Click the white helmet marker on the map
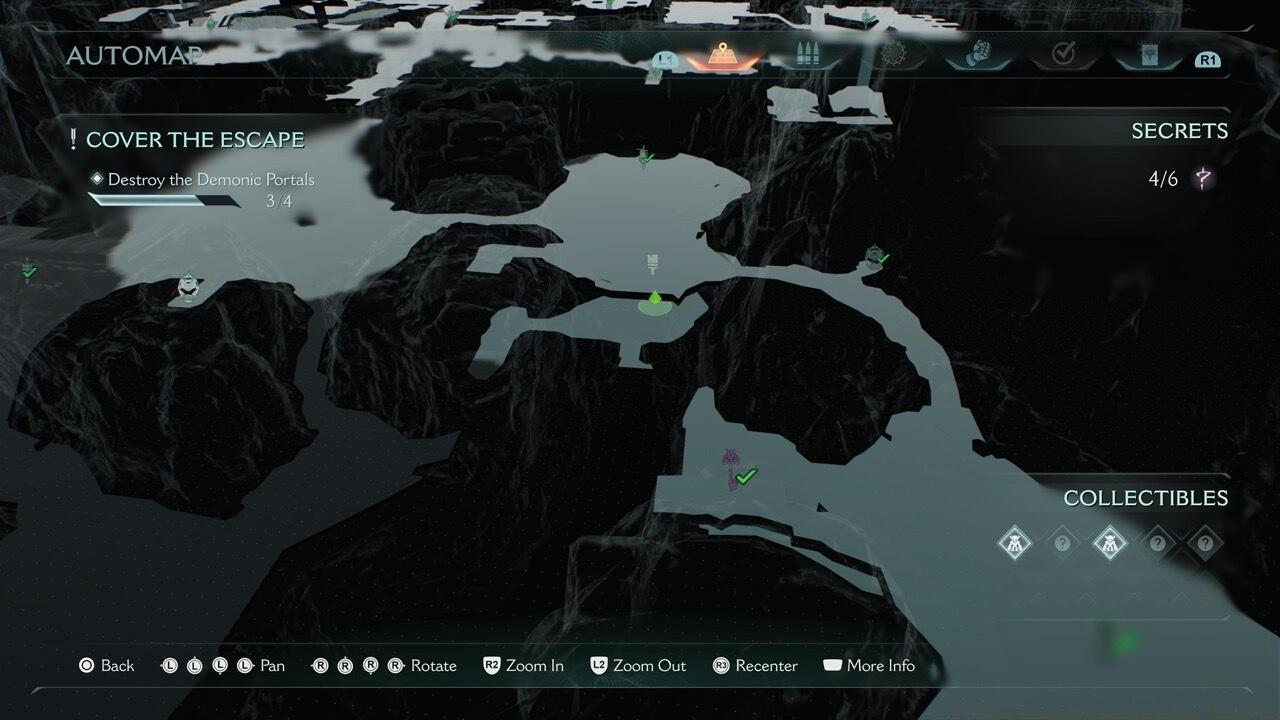Screen dimensions: 1280x720 187,288
